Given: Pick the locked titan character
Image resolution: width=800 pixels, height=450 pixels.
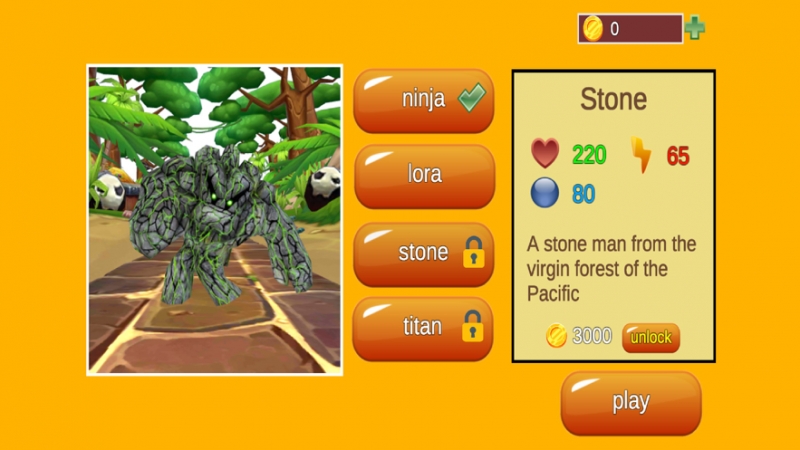Looking at the screenshot, I should 424,328.
